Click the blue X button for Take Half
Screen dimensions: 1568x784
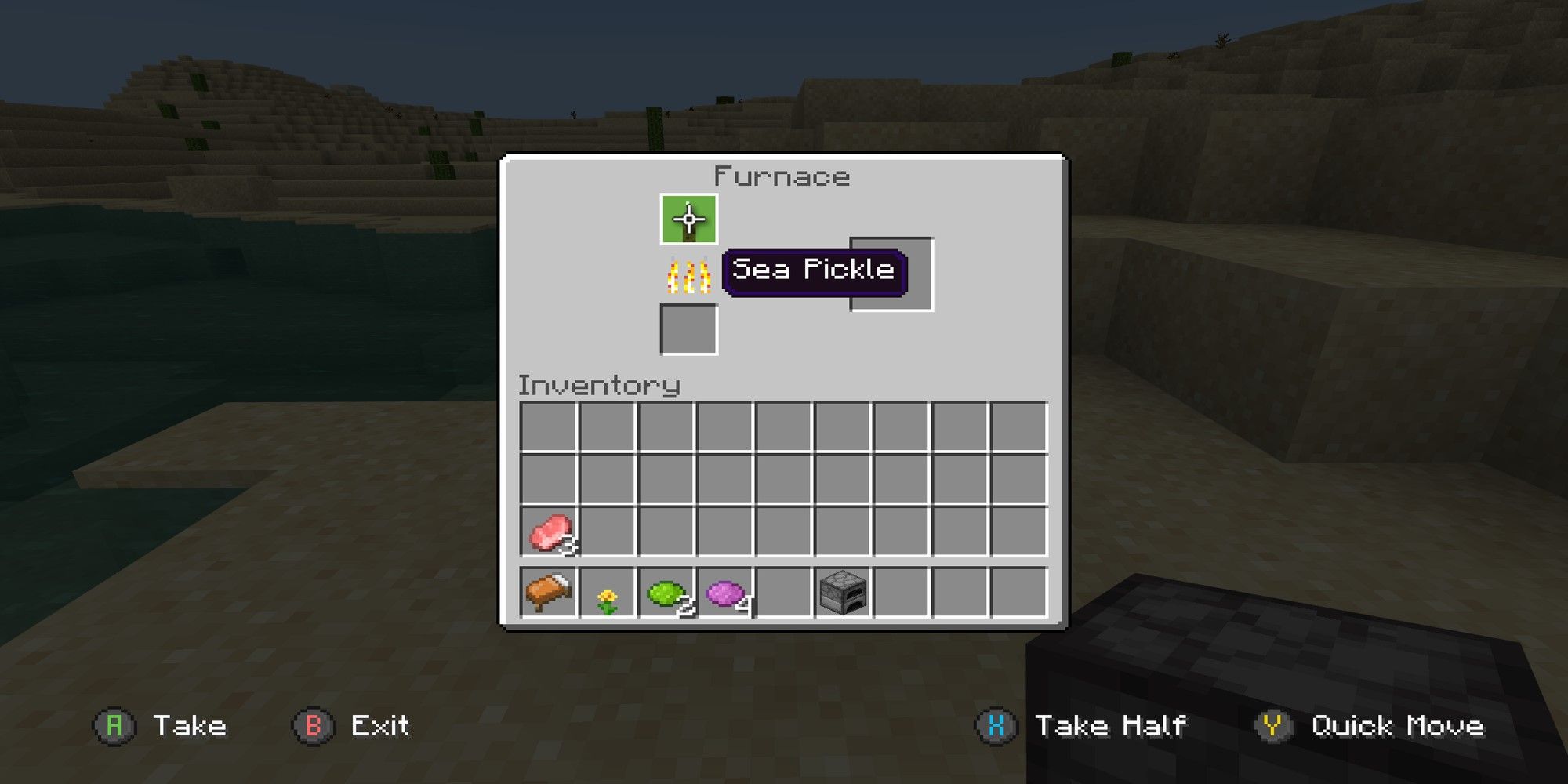996,725
